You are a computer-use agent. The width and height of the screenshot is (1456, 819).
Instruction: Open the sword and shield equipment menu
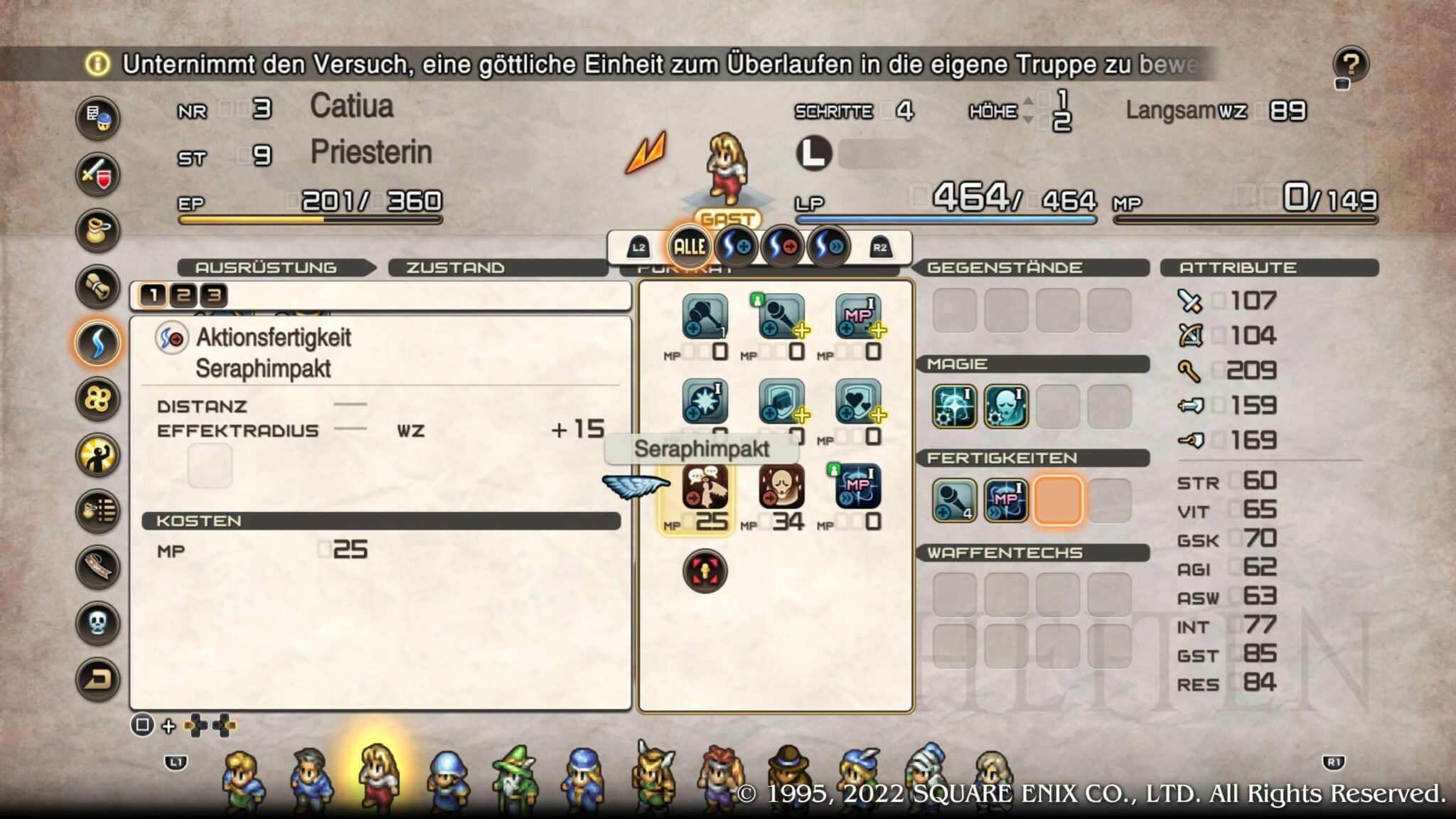click(97, 174)
